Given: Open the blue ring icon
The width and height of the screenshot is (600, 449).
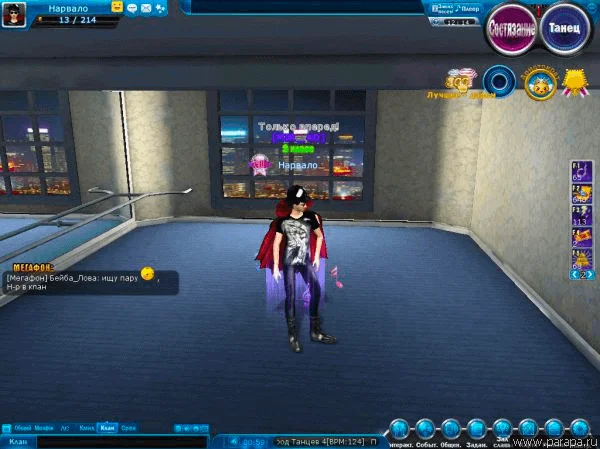Looking at the screenshot, I should [x=498, y=80].
